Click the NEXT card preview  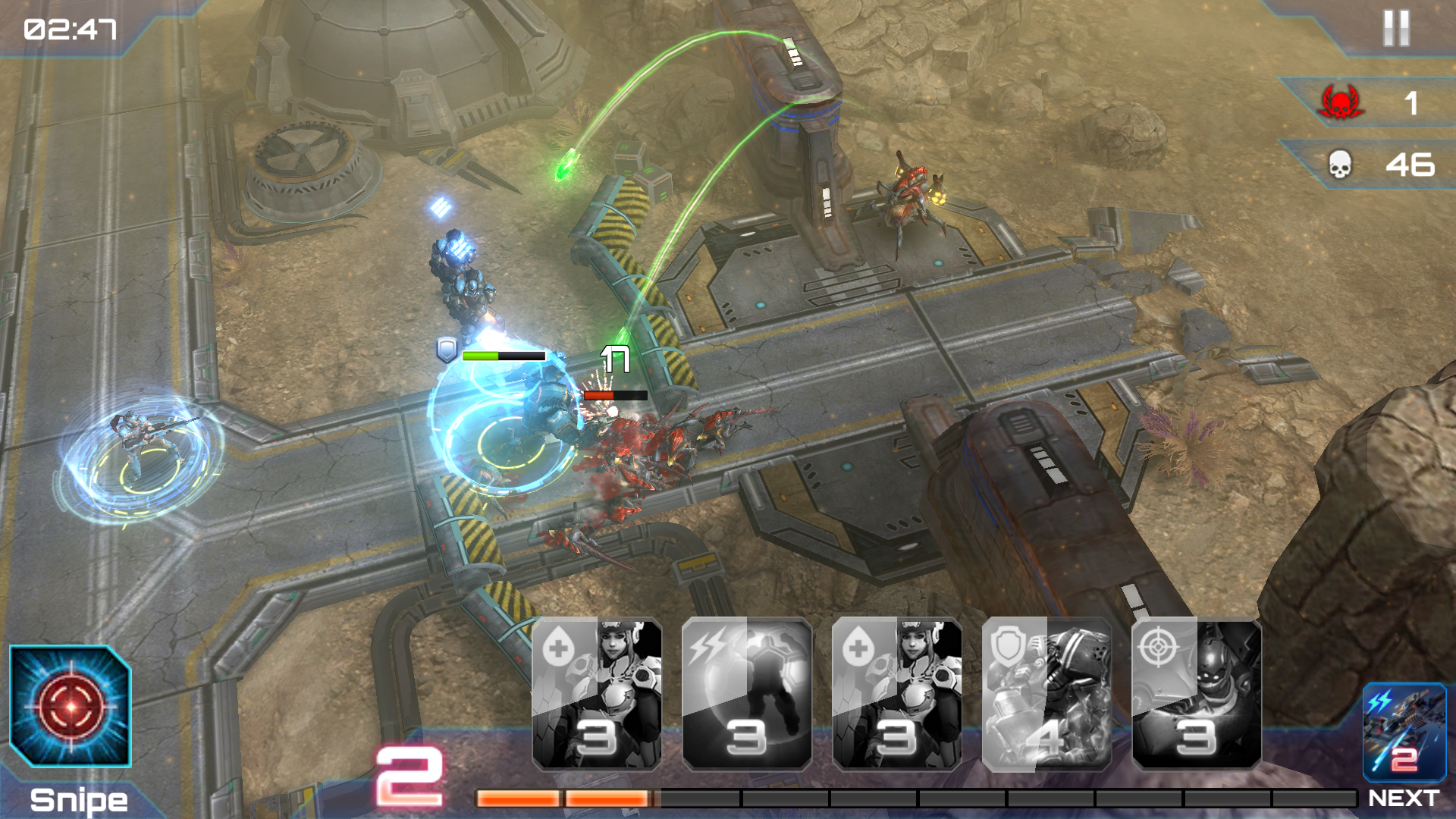coord(1404,733)
